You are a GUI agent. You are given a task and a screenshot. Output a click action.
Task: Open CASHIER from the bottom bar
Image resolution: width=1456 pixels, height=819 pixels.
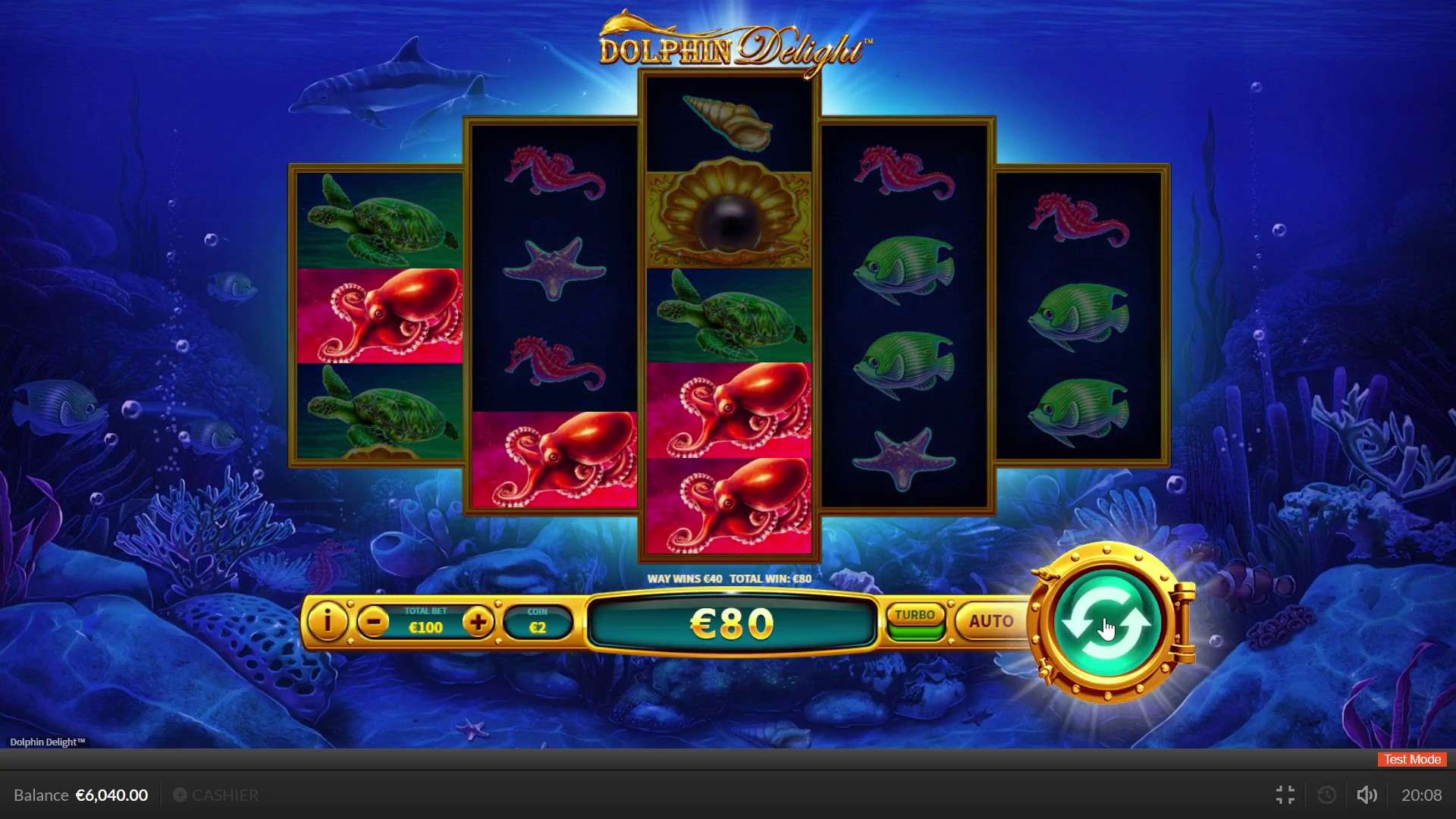pos(225,795)
